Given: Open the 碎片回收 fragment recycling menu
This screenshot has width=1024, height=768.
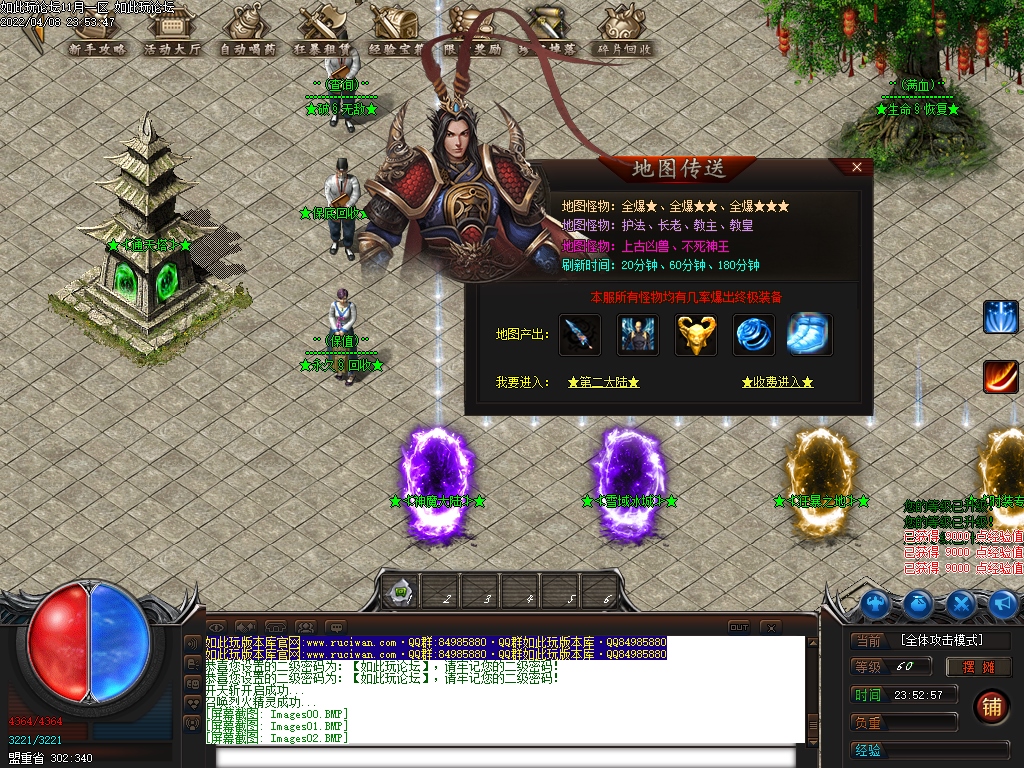Looking at the screenshot, I should (x=625, y=33).
